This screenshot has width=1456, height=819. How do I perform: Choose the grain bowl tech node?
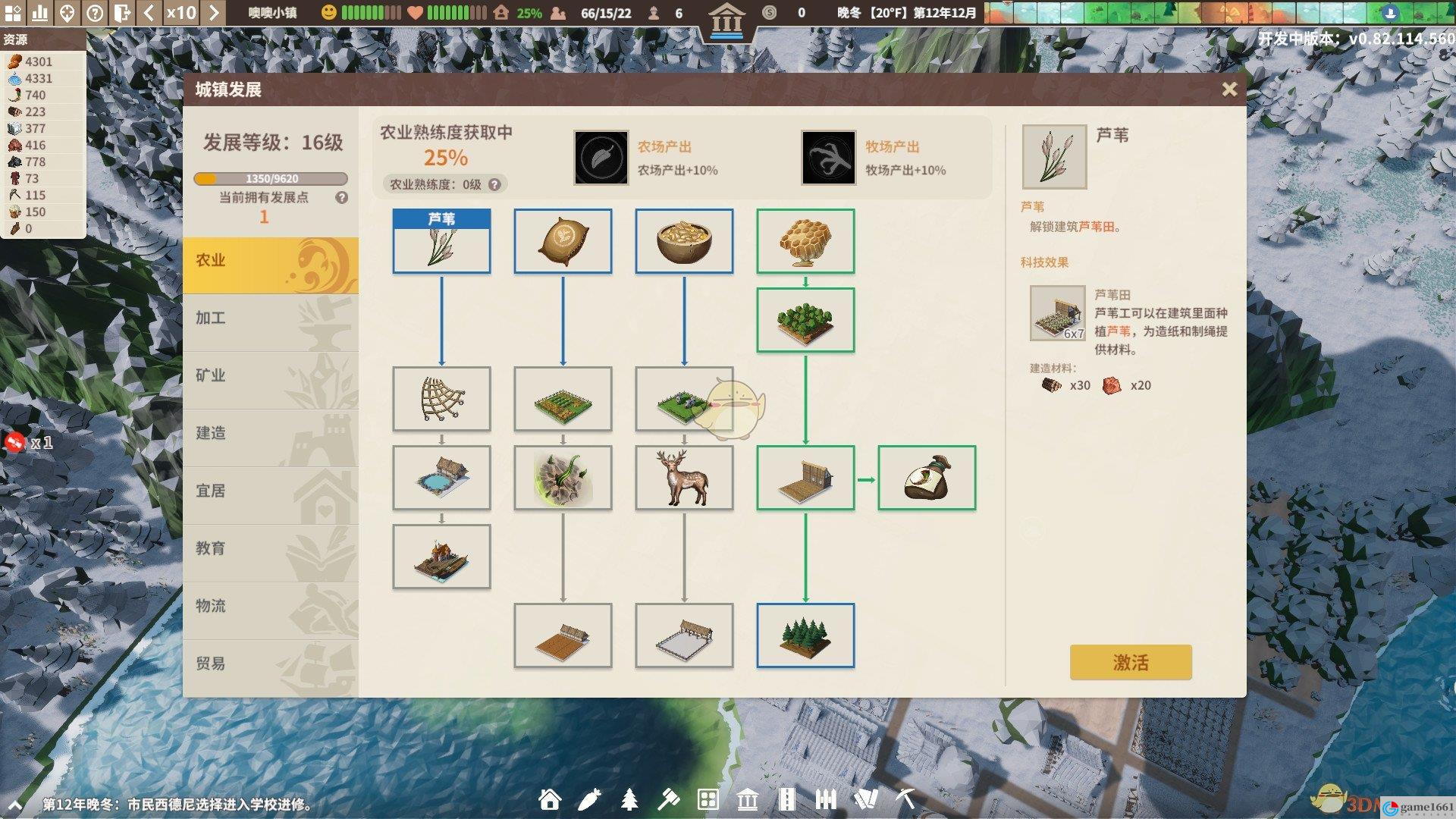tap(684, 241)
